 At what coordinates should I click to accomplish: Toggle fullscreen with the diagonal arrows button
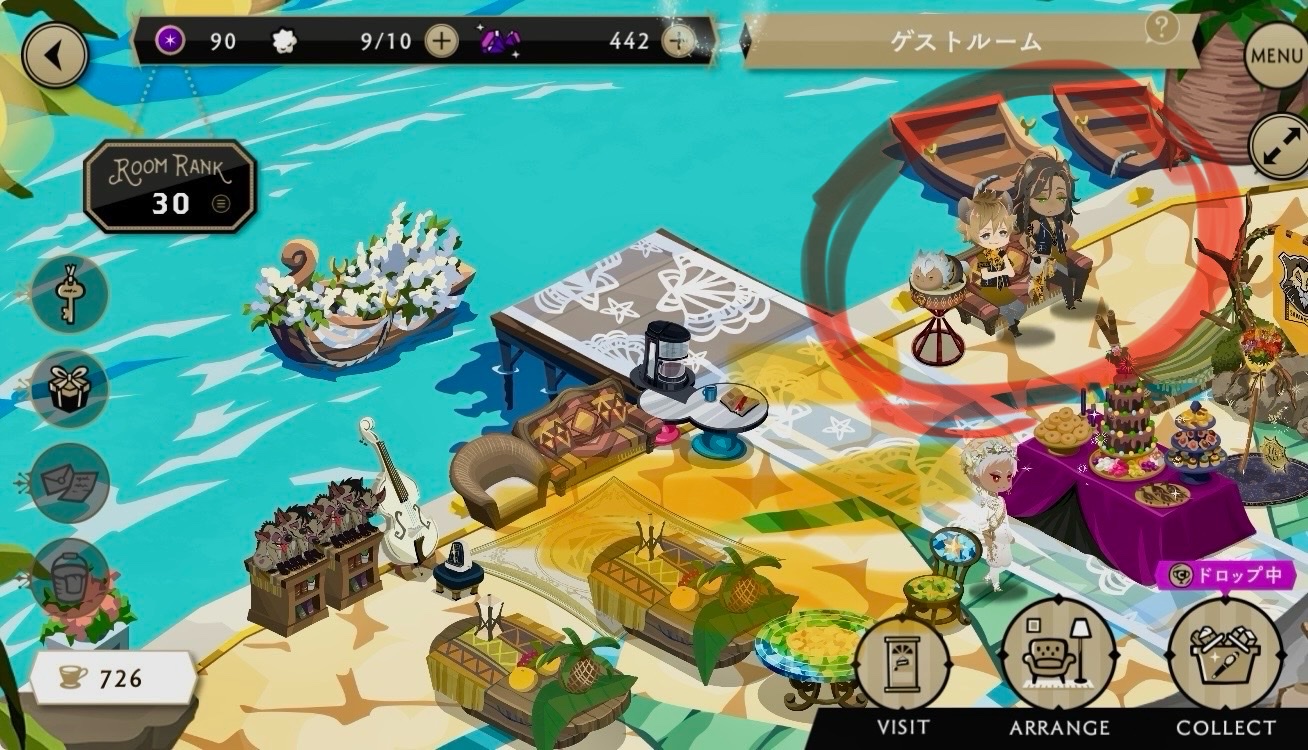(1279, 146)
